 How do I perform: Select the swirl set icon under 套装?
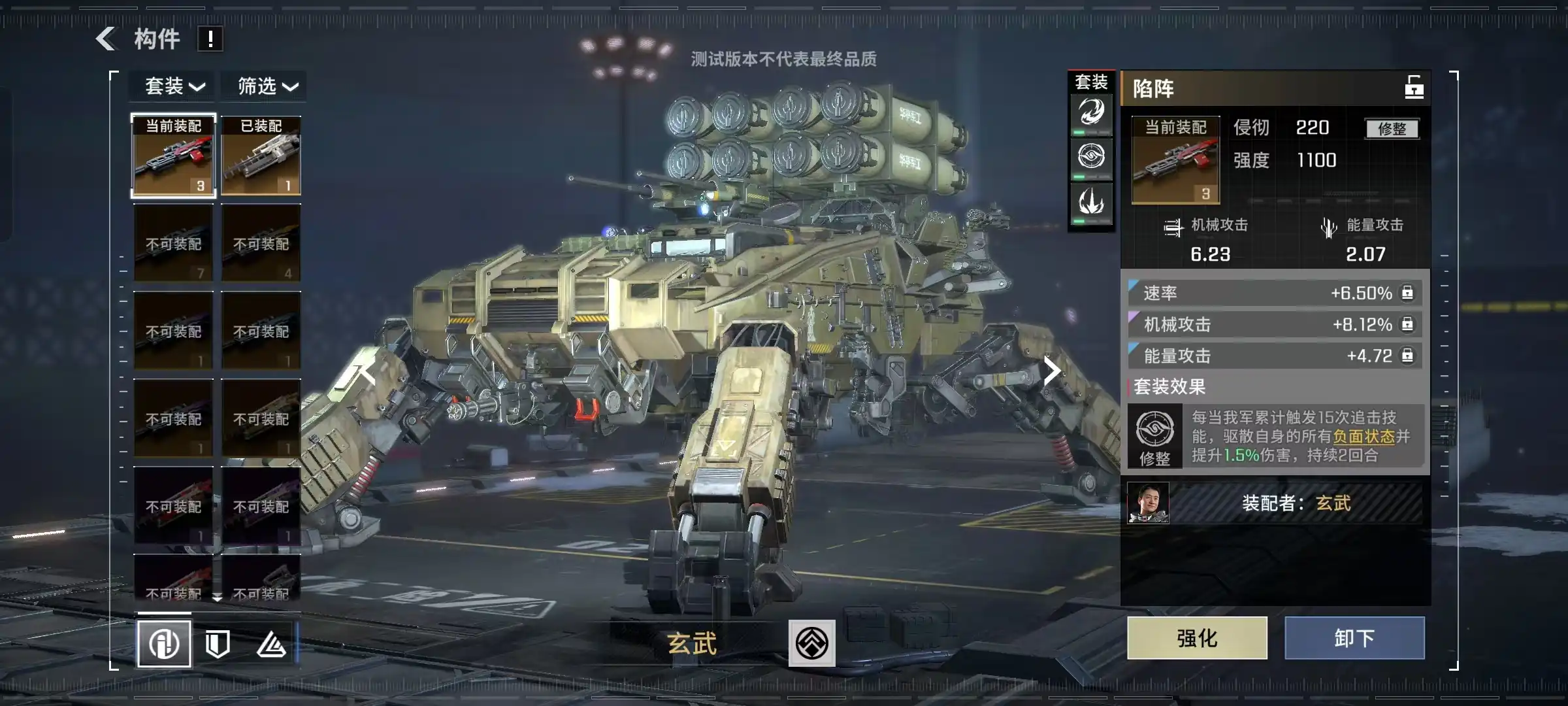click(x=1091, y=112)
